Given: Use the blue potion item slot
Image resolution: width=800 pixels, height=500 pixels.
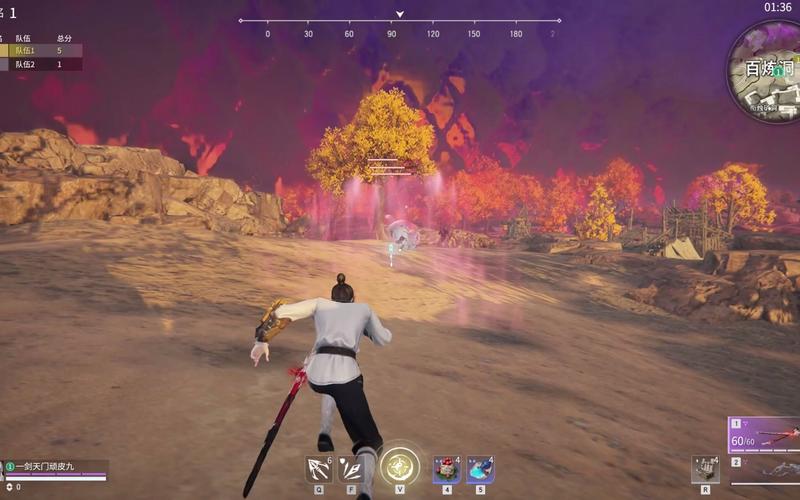Looking at the screenshot, I should [480, 468].
